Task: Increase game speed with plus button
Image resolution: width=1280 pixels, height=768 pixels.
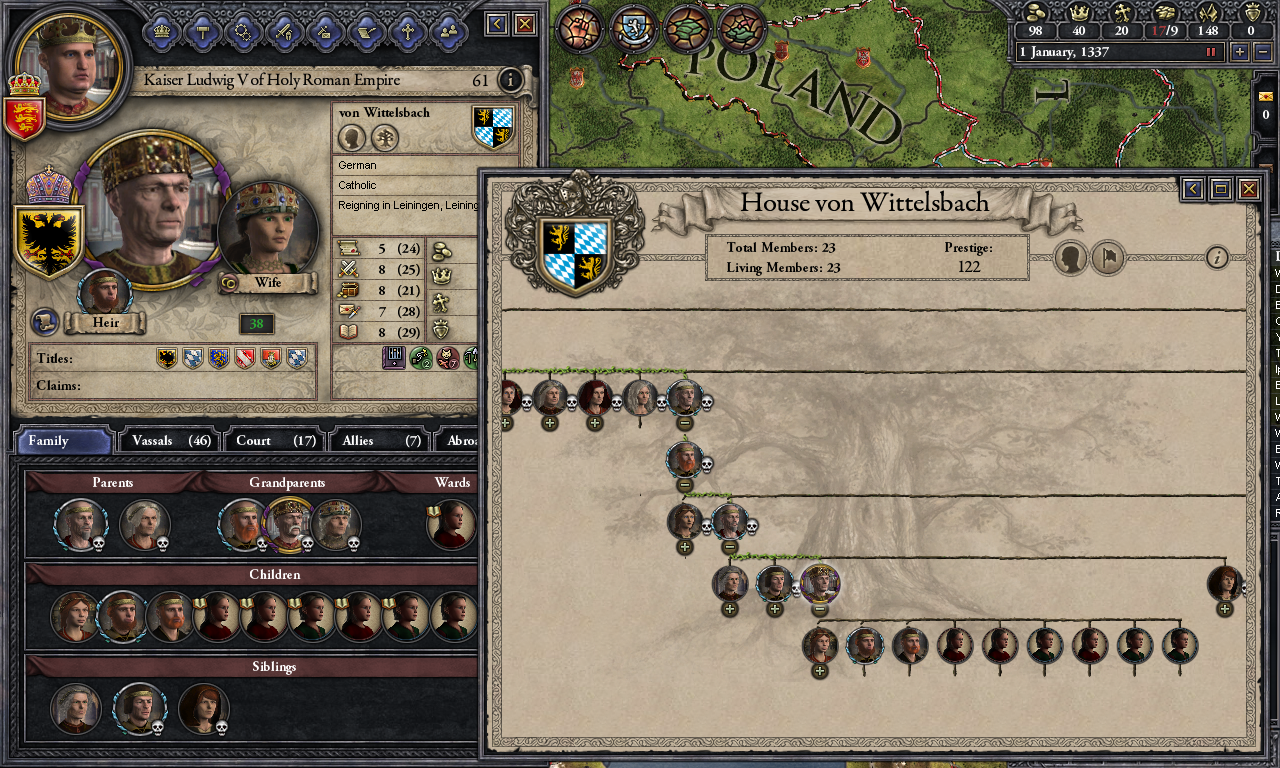Action: tap(1240, 52)
